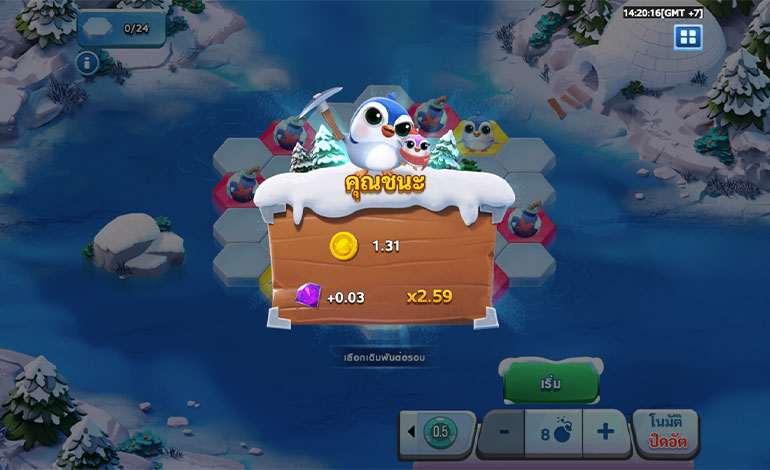
Task: Show game info via the i icon
Action: 87,63
